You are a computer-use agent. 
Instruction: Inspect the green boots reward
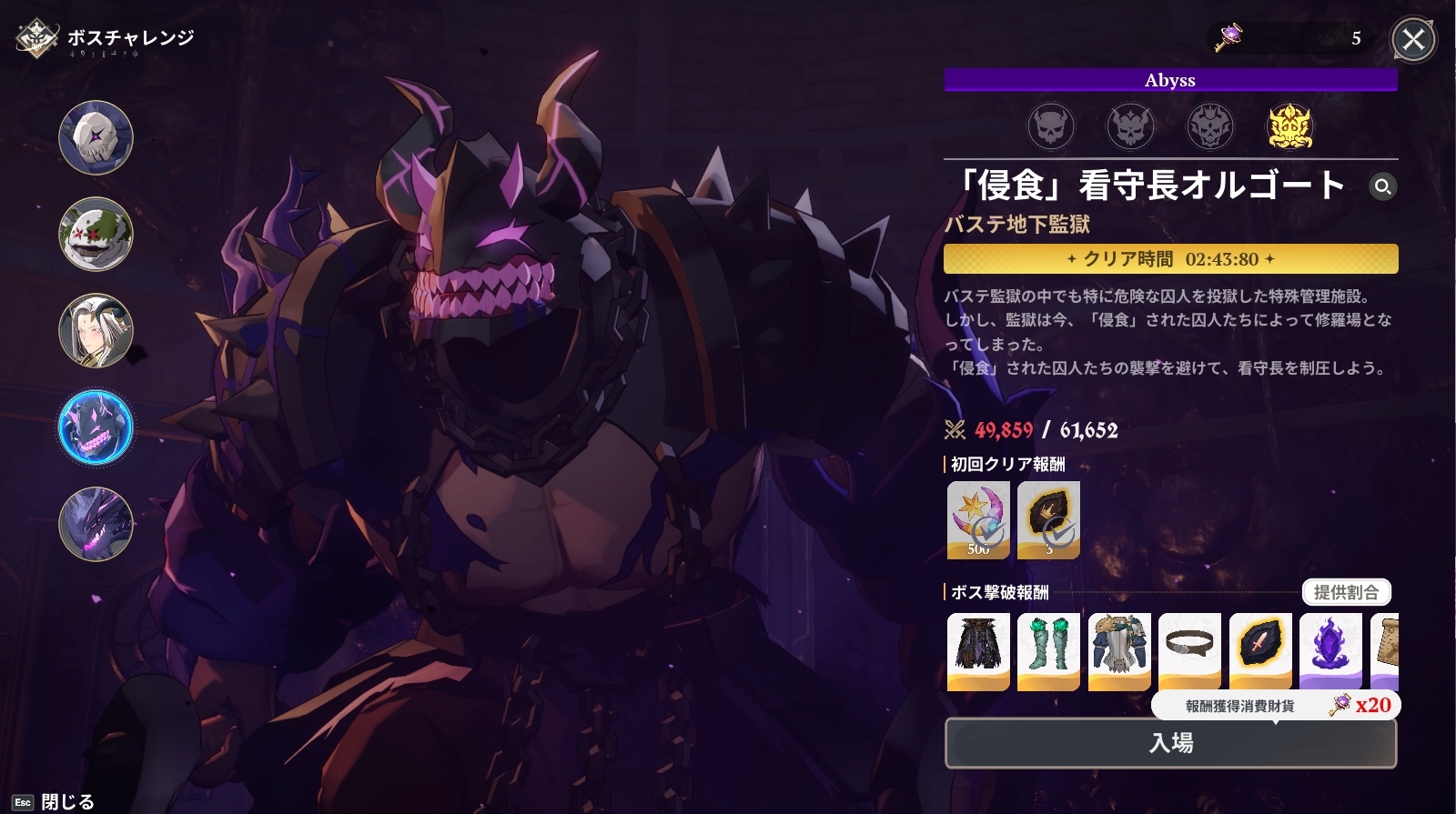[x=1048, y=651]
